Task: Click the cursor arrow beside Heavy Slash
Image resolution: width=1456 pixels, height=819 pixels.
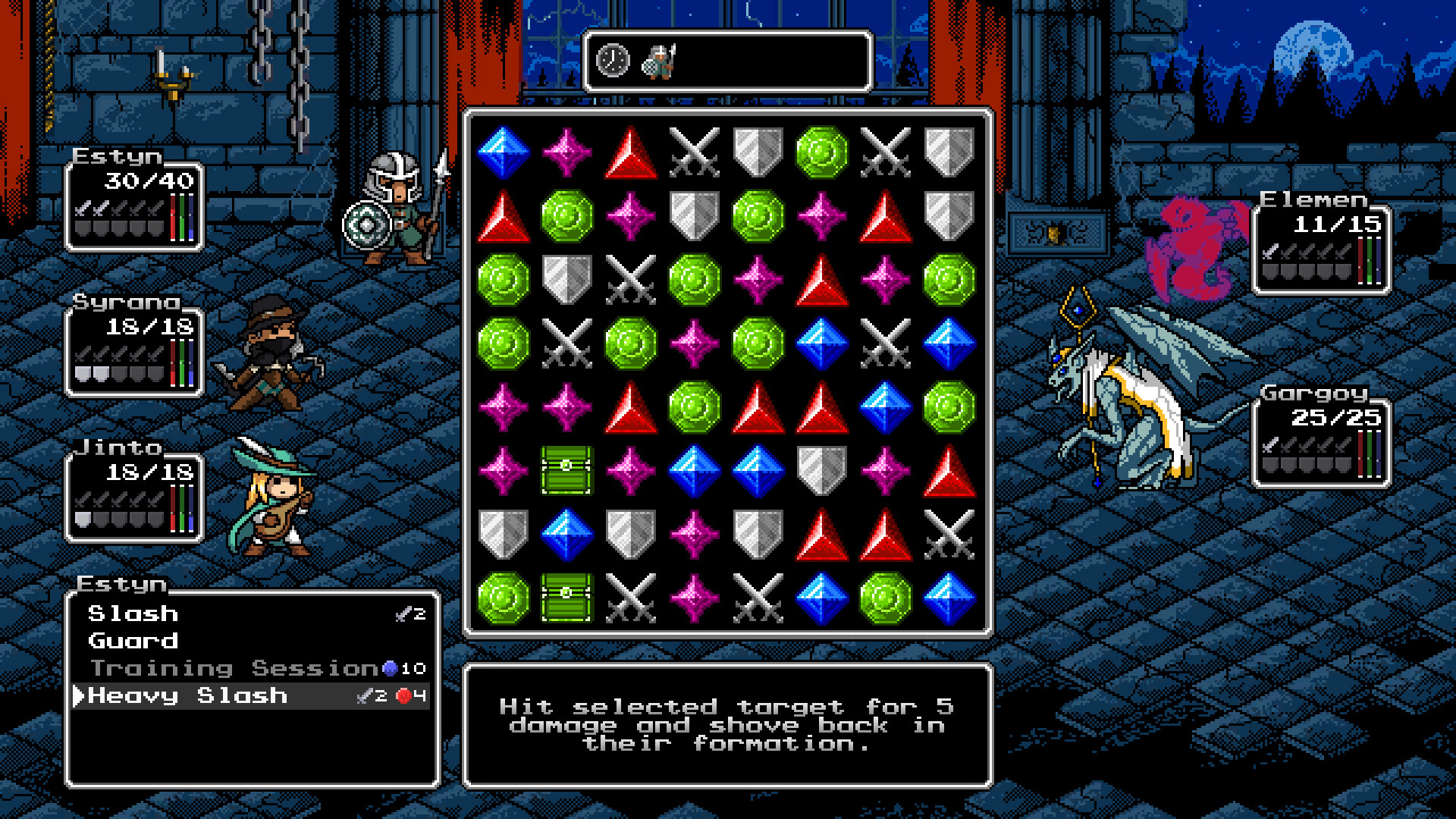Action: 78,695
